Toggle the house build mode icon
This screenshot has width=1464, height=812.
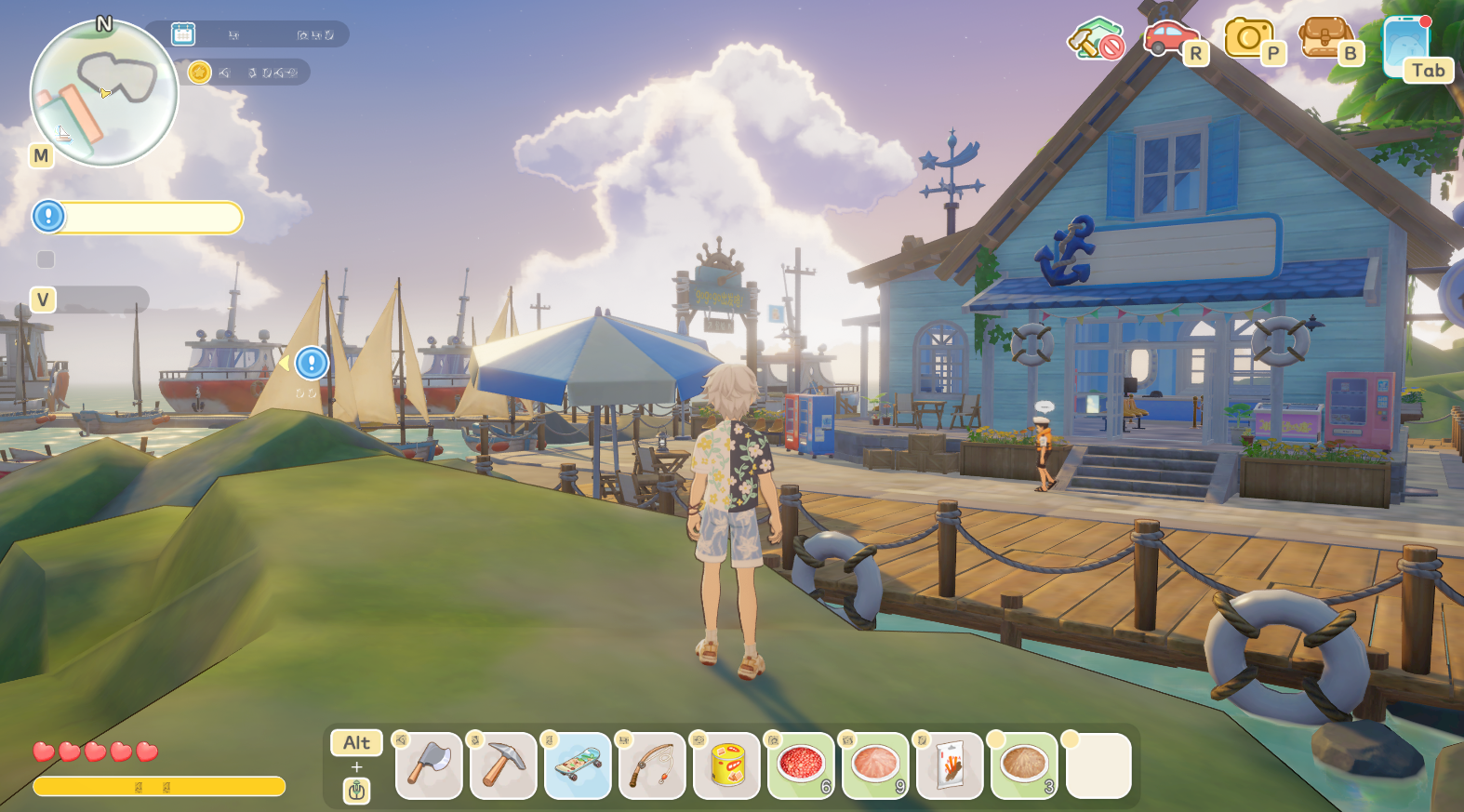coord(1096,39)
